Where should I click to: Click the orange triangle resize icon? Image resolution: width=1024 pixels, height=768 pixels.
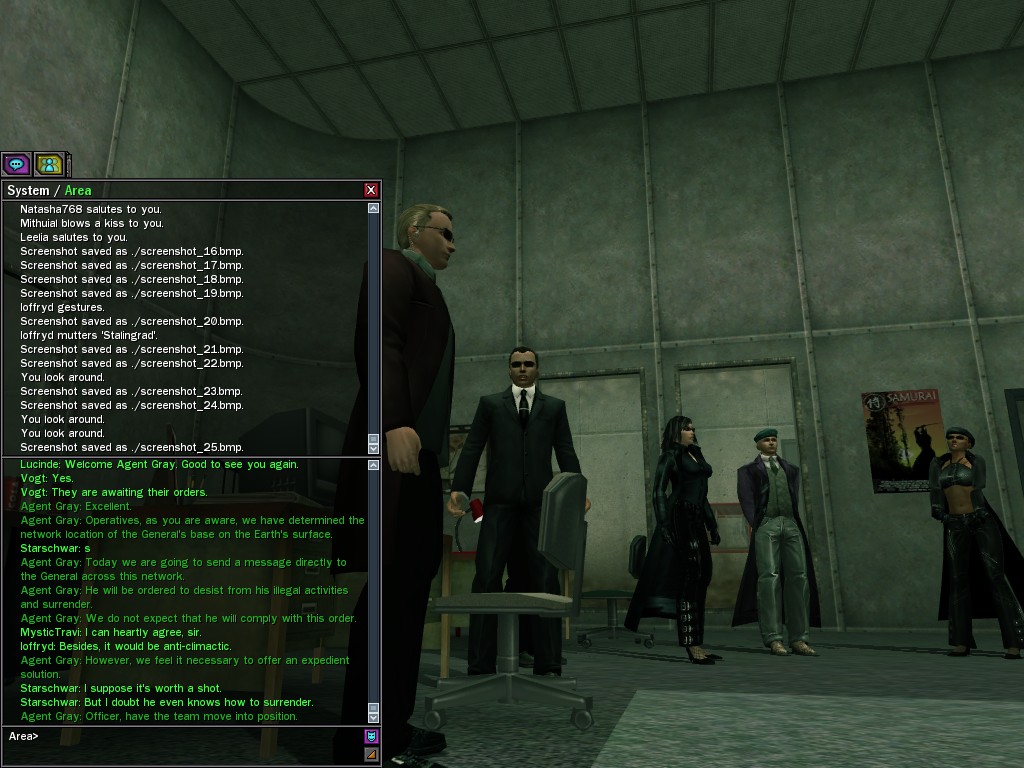coord(371,754)
